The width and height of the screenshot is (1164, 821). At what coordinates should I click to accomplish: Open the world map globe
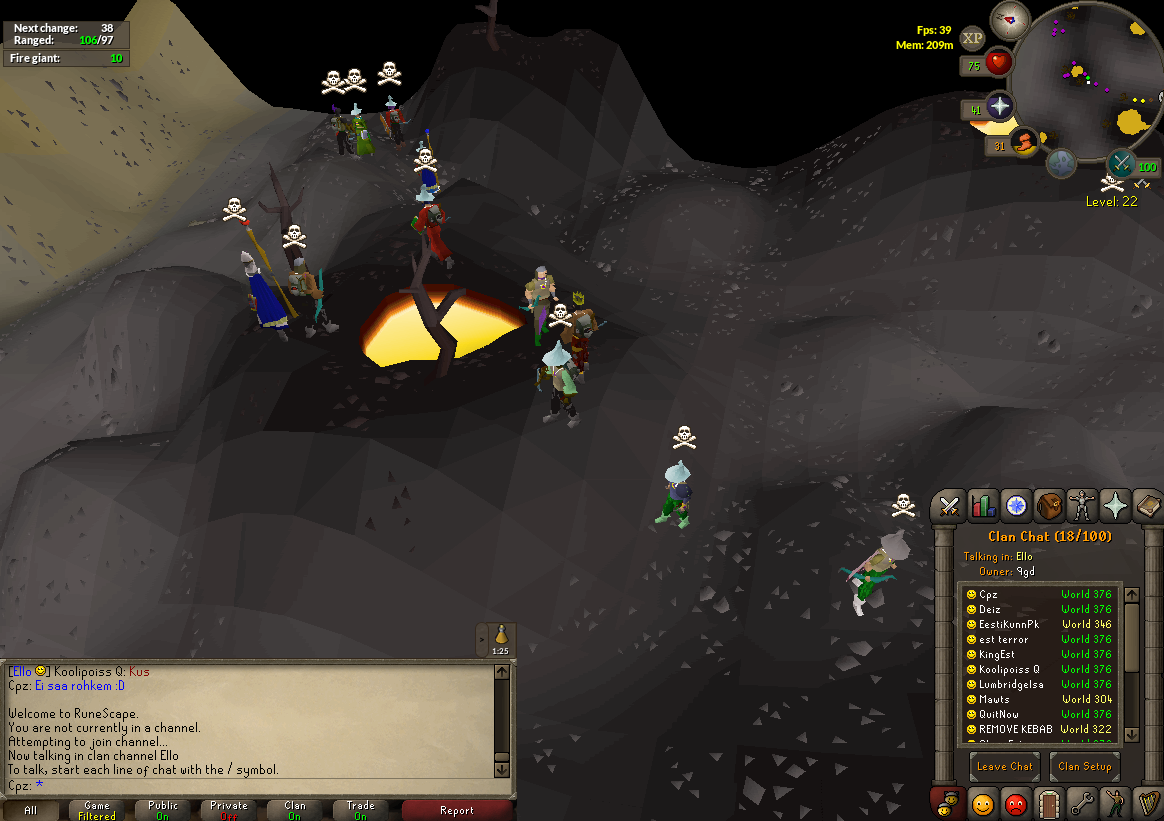1061,163
